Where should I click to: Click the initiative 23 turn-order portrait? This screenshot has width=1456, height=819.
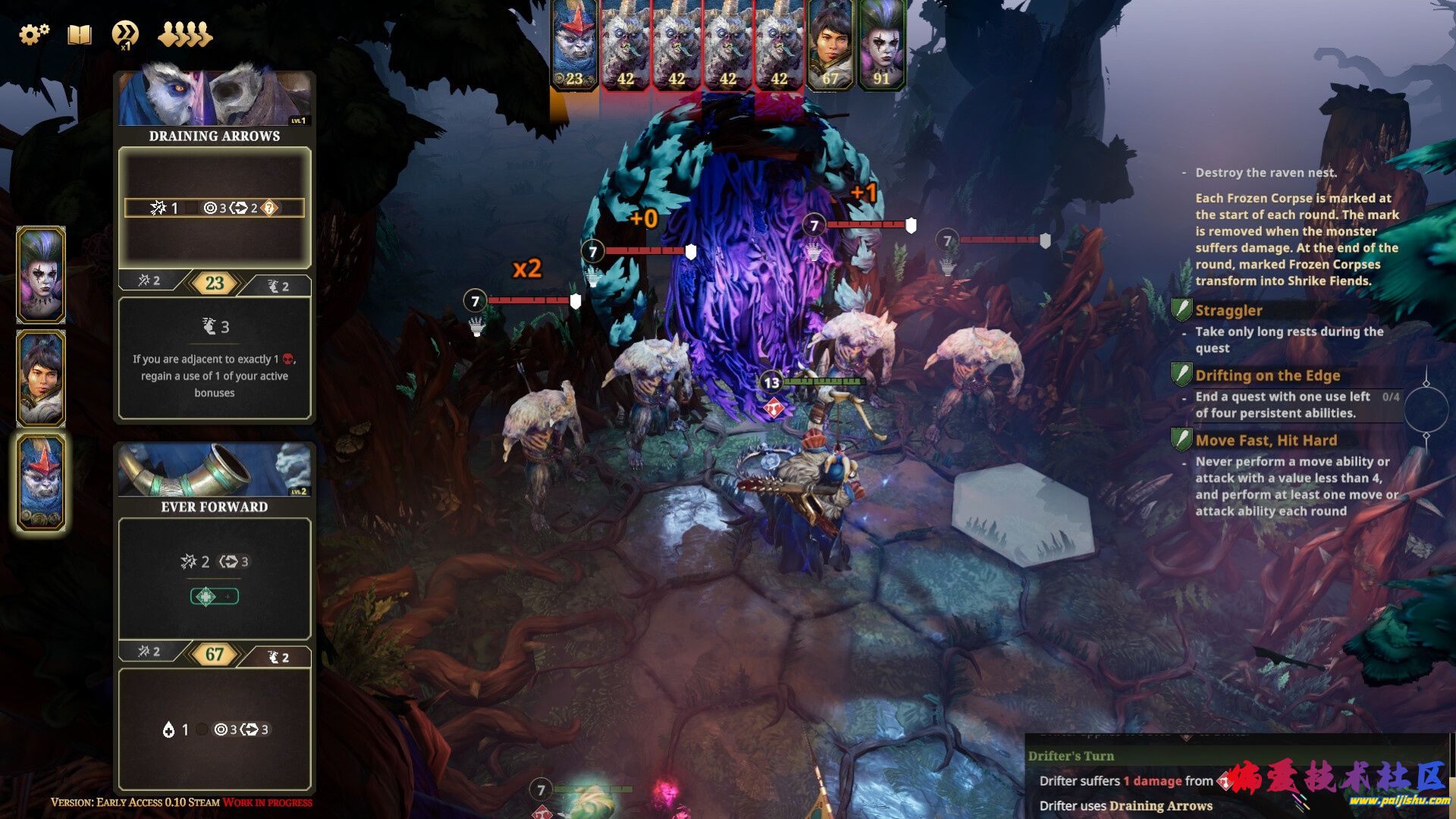pyautogui.click(x=574, y=45)
